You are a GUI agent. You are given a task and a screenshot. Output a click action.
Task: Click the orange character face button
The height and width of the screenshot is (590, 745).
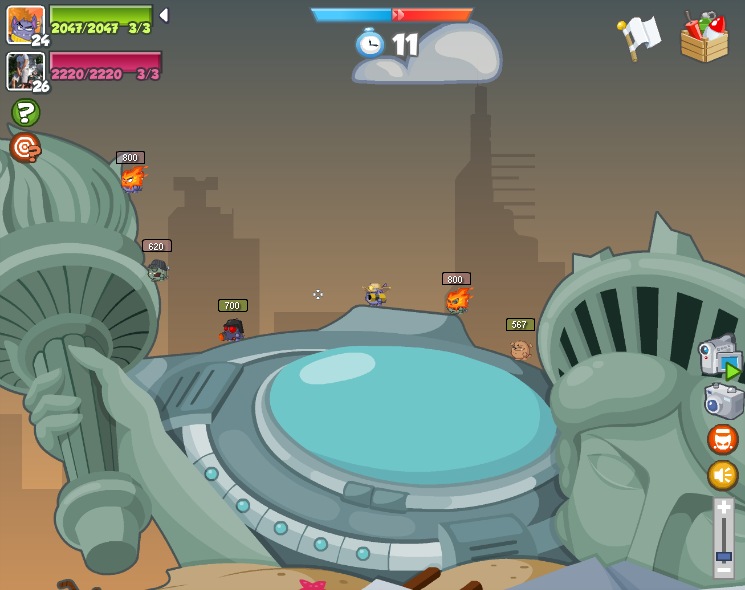click(x=723, y=439)
